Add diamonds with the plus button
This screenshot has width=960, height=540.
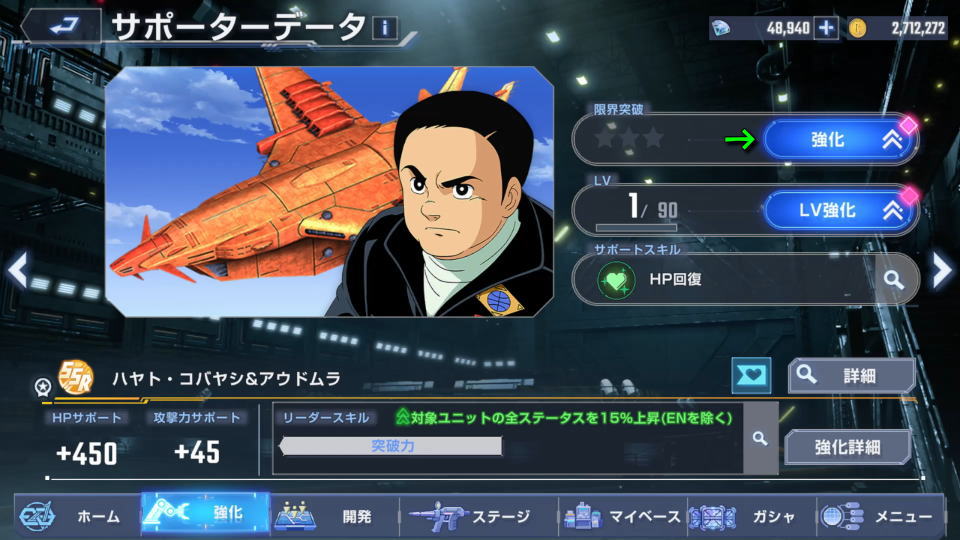[826, 28]
